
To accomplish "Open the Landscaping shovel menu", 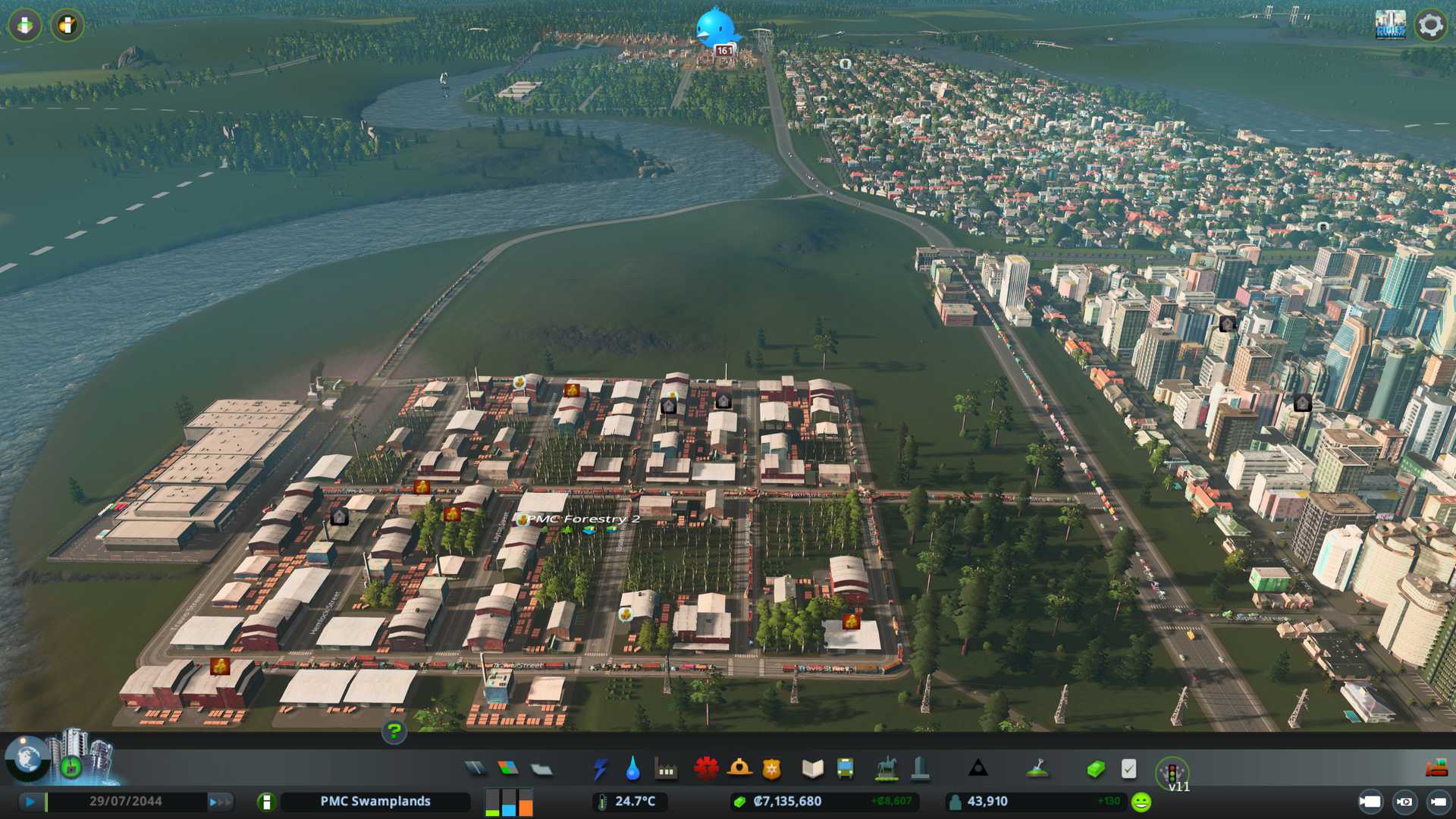I will pos(1037,769).
